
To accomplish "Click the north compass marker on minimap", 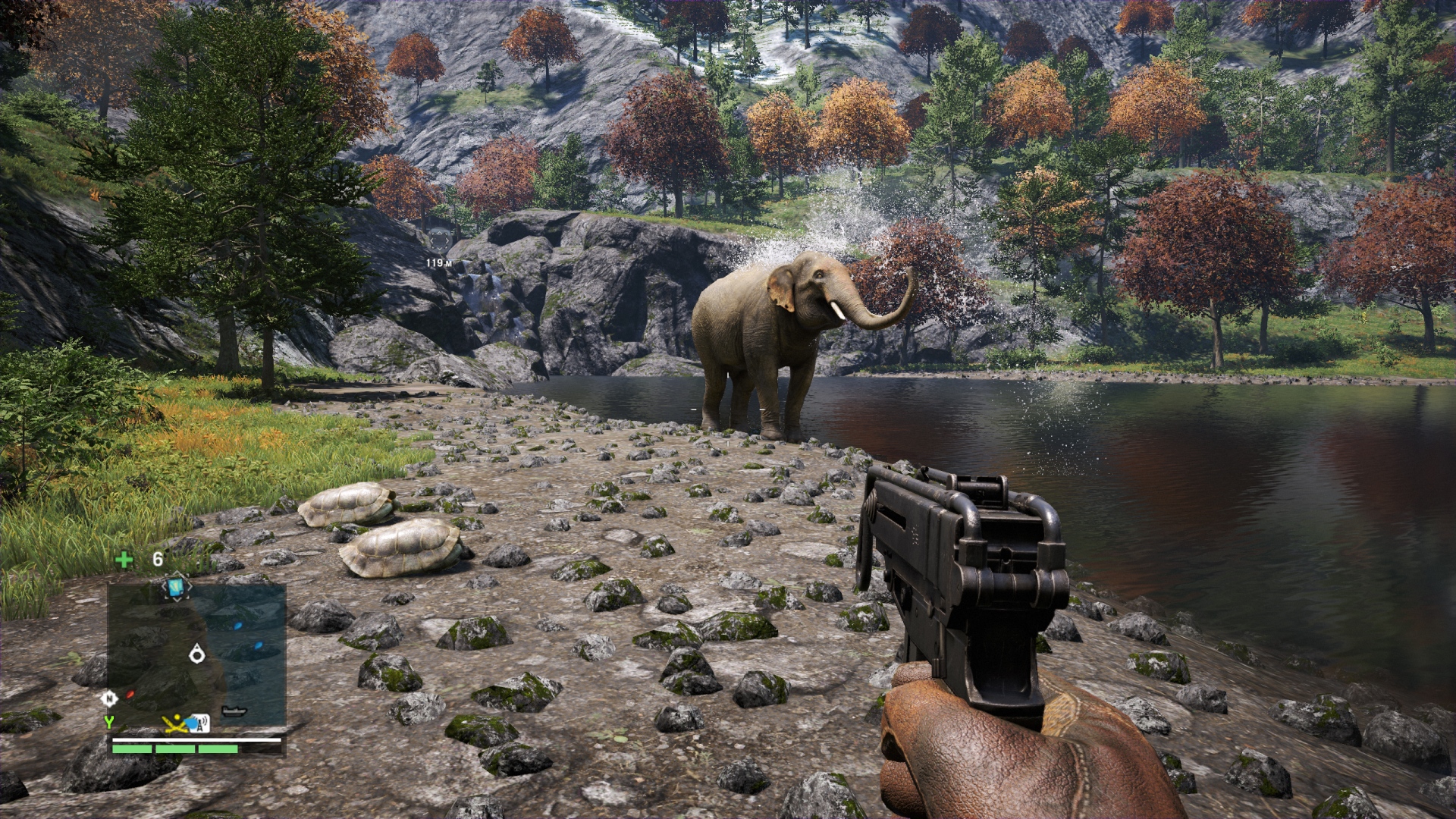I will point(109,698).
